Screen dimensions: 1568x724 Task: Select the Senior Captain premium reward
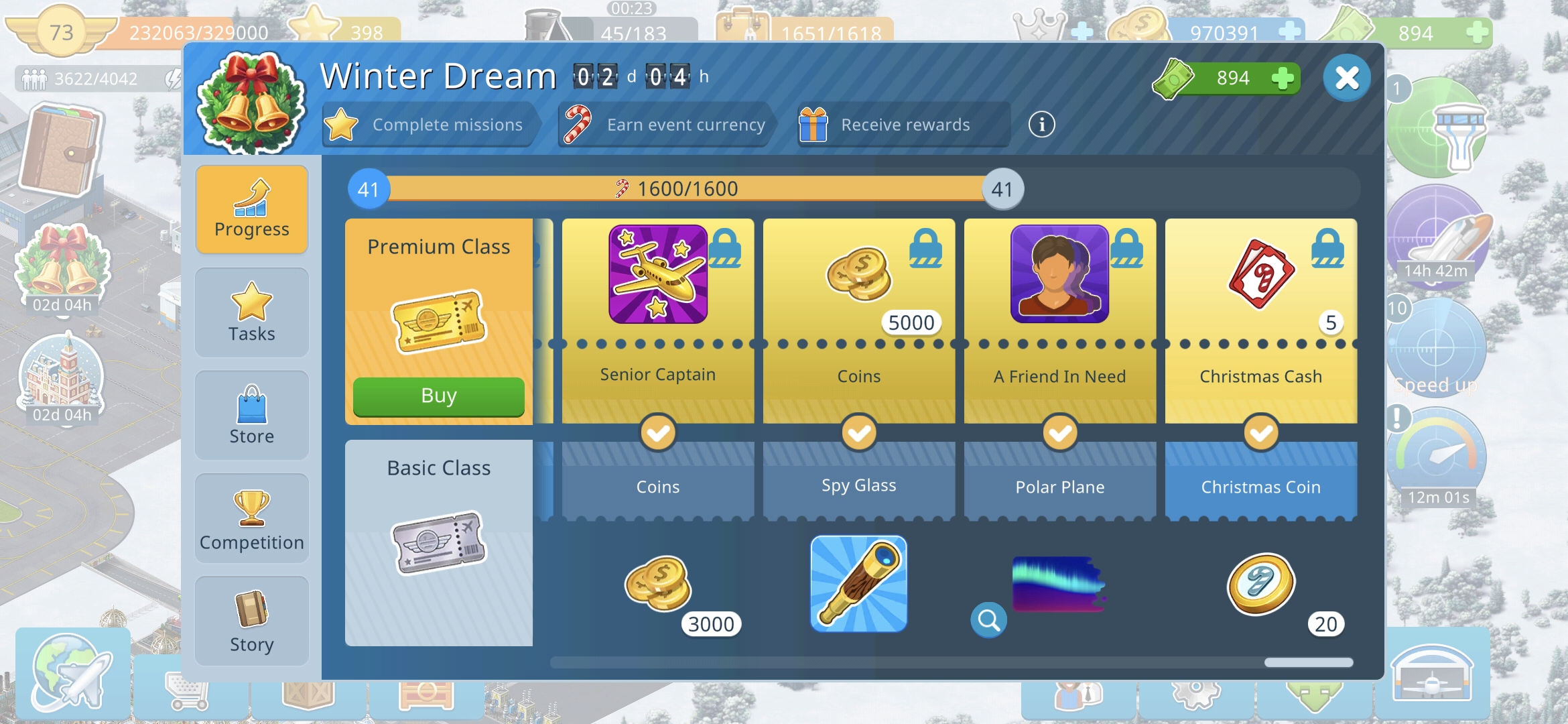[657, 275]
